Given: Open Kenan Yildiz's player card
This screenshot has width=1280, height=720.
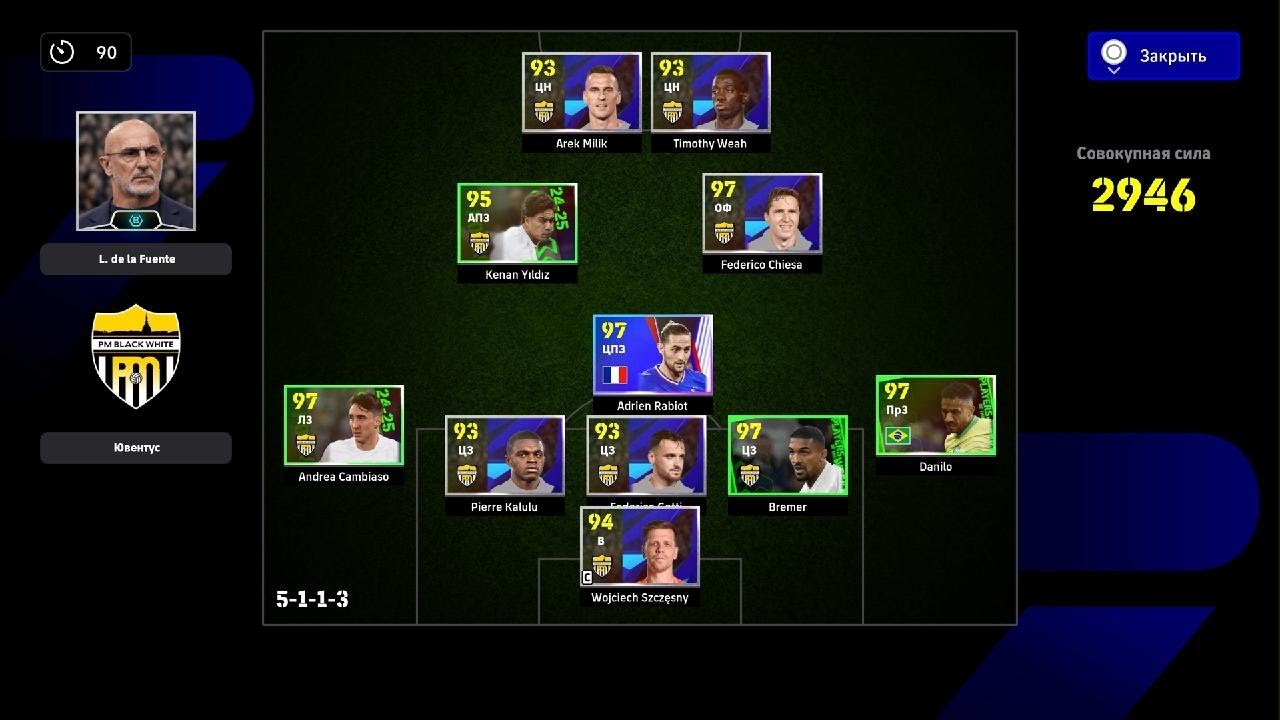Looking at the screenshot, I should click(x=517, y=223).
